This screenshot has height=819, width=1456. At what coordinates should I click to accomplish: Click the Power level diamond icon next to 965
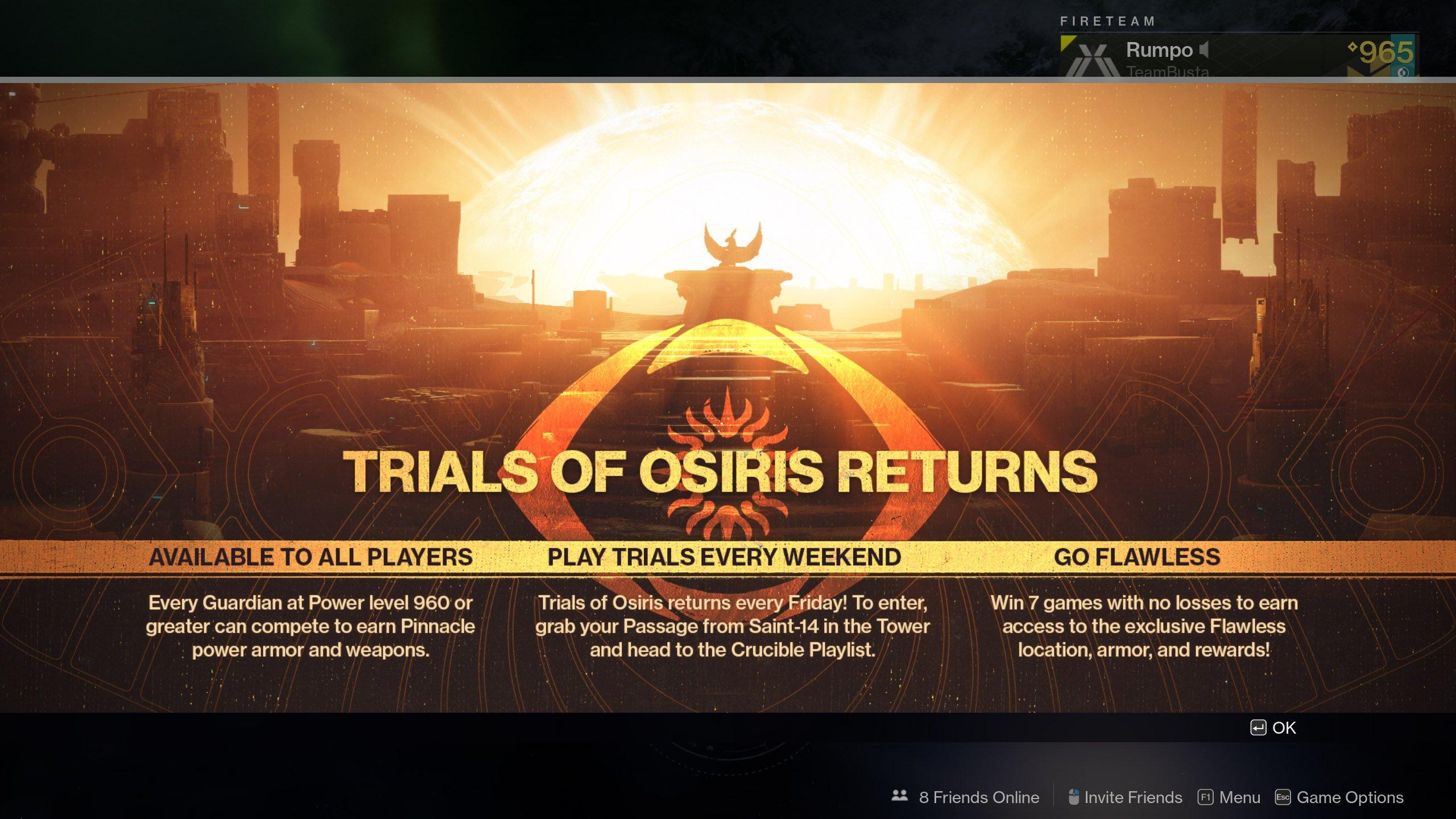click(x=1352, y=47)
